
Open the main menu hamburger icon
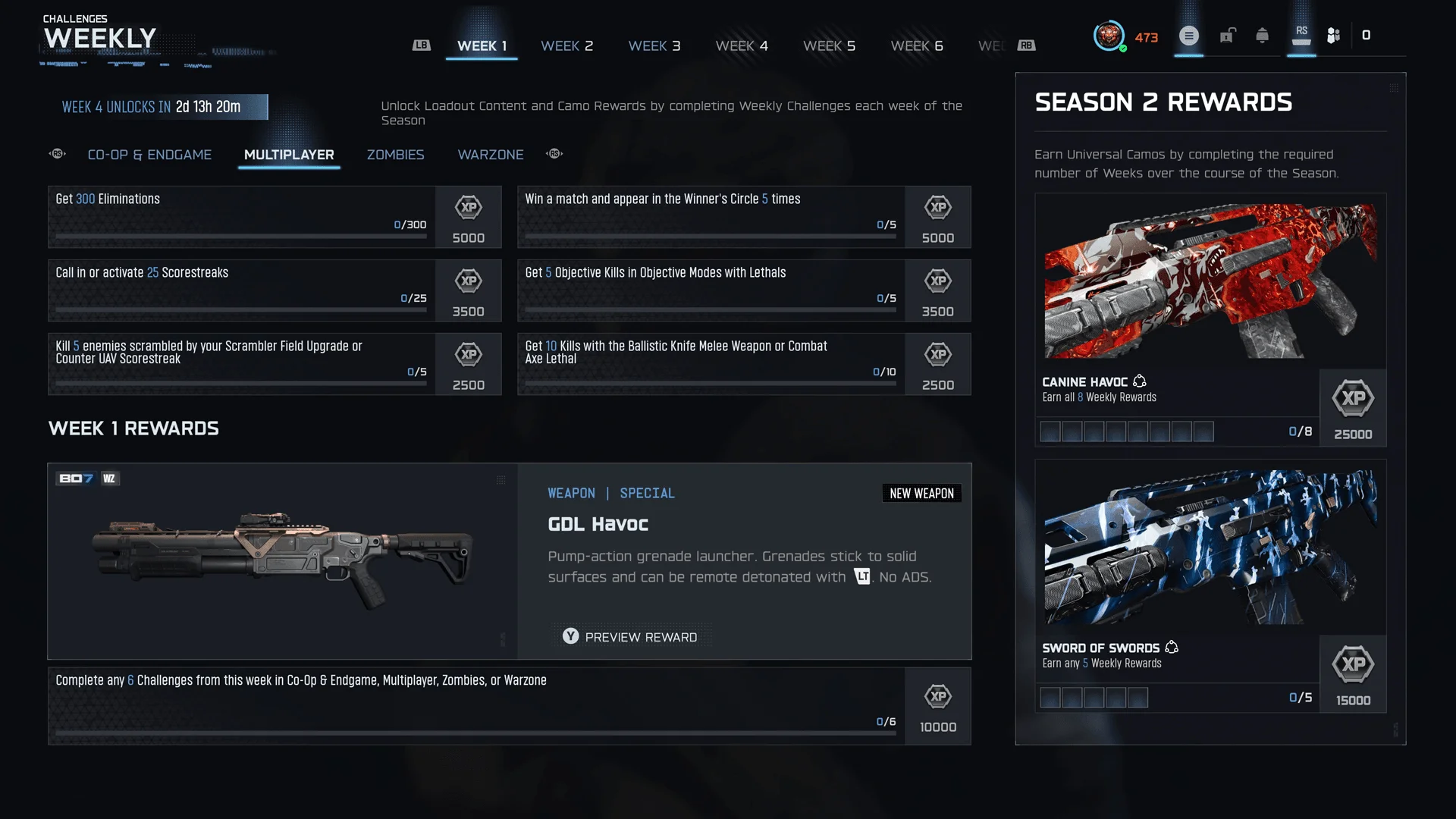(x=1189, y=36)
